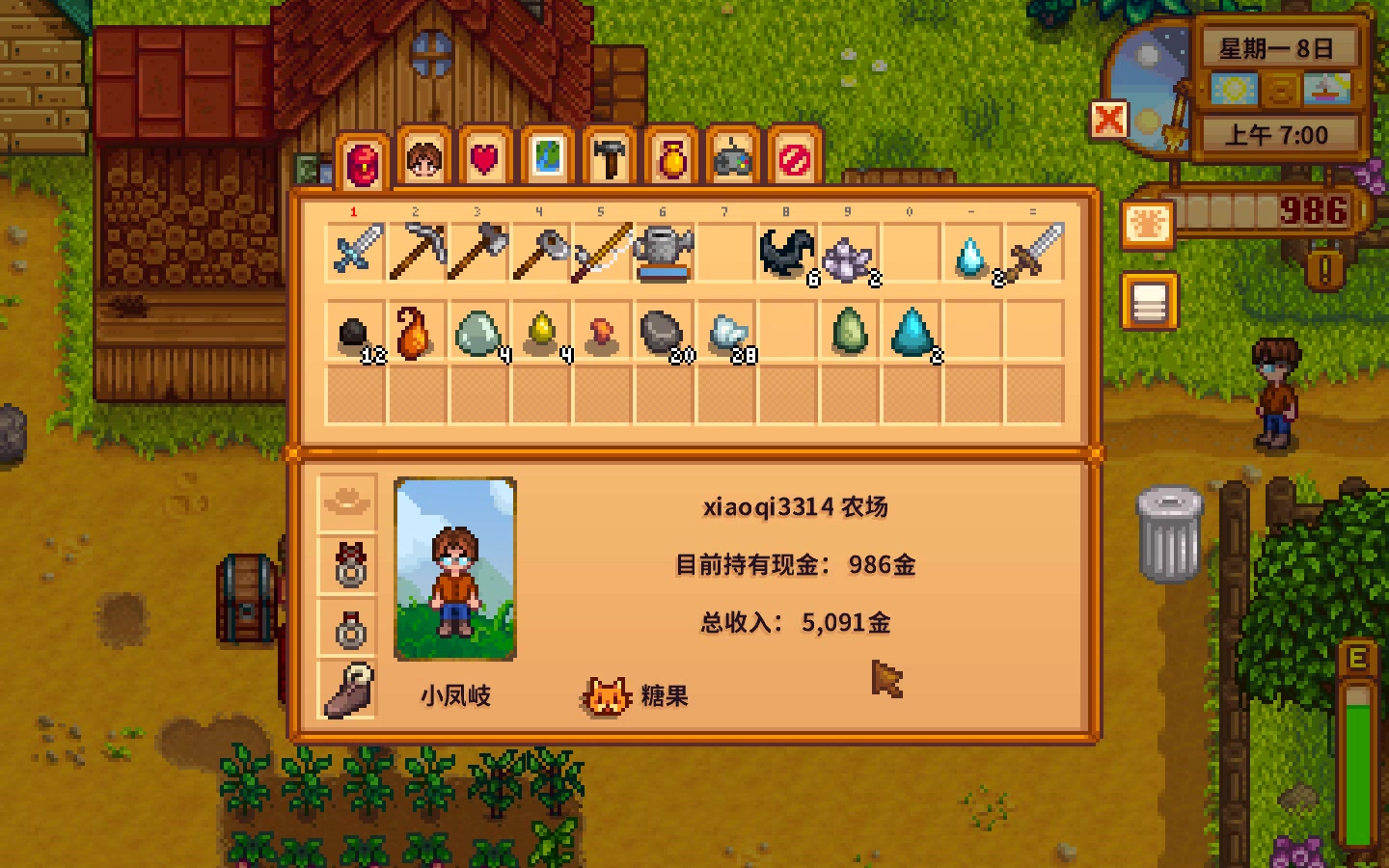The width and height of the screenshot is (1389, 868).
Task: Select the blue sword in slot 1
Action: pos(356,252)
